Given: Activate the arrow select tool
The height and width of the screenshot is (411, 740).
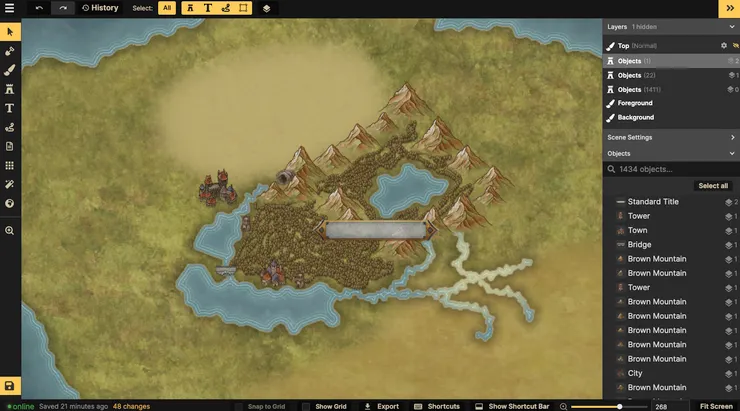Looking at the screenshot, I should point(10,32).
